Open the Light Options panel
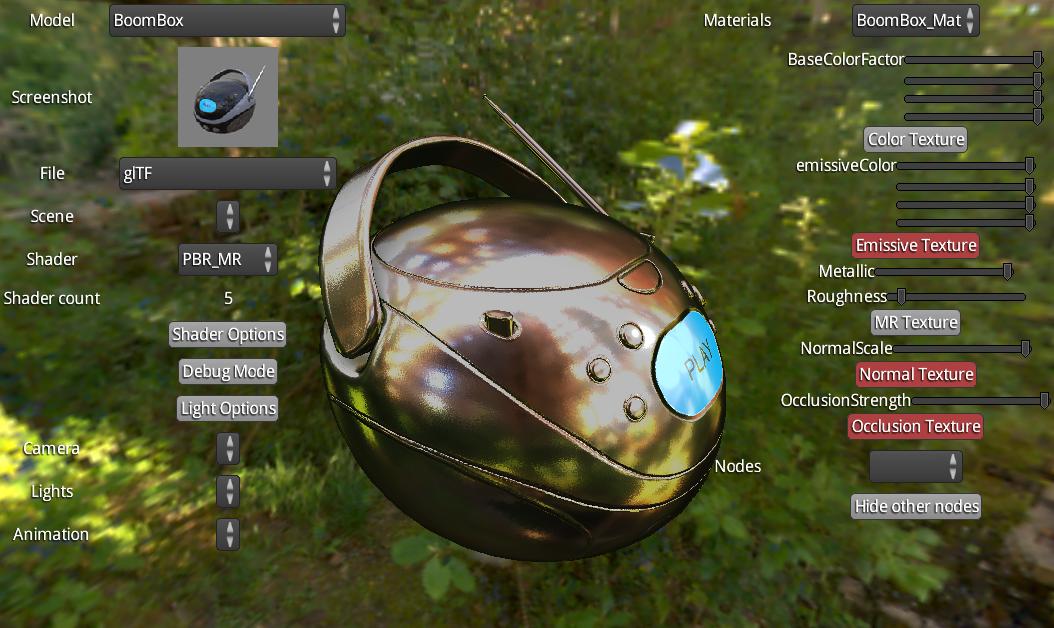1054x628 pixels. (x=228, y=408)
